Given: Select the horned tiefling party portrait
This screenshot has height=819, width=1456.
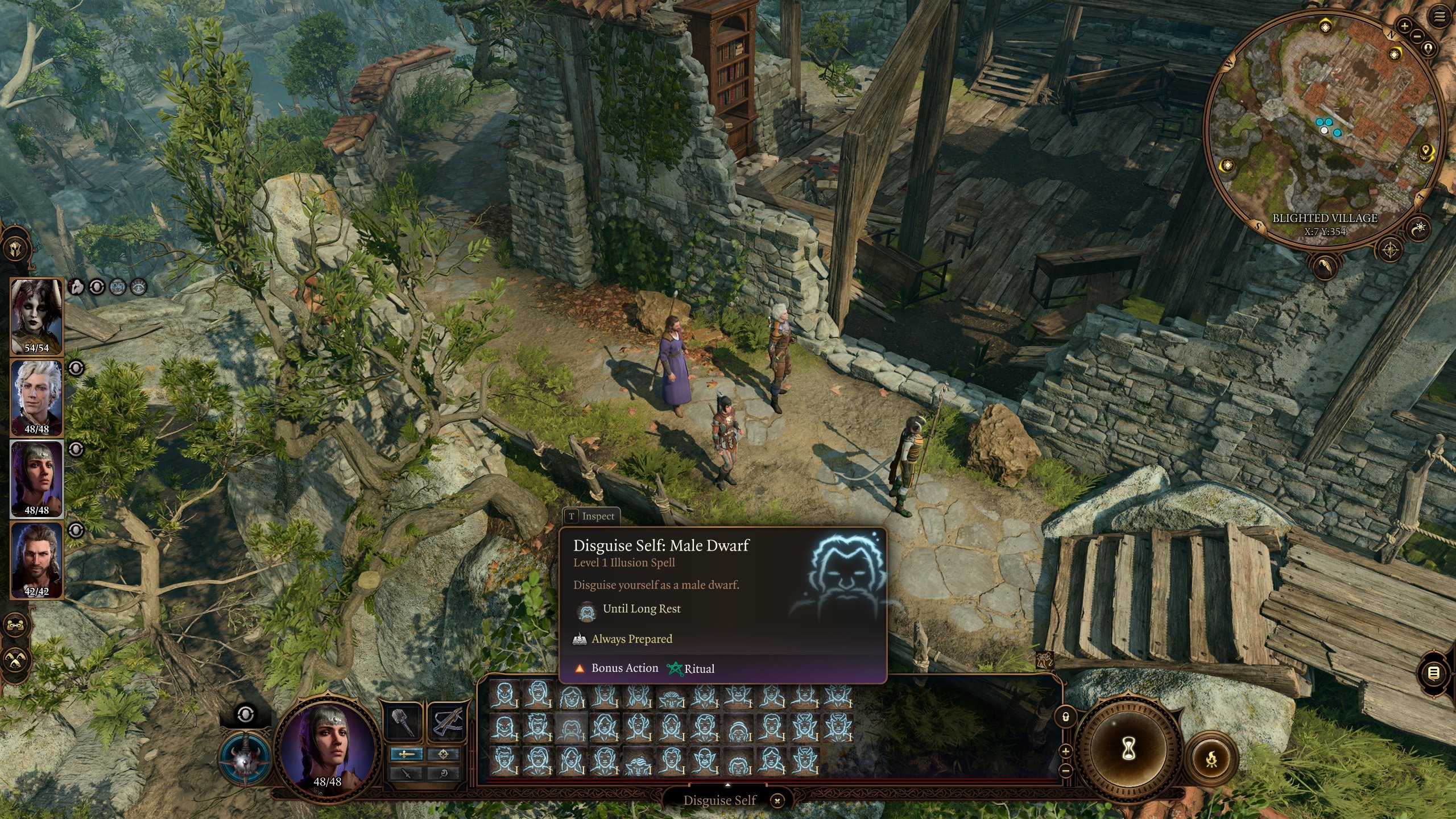Looking at the screenshot, I should 36,316.
